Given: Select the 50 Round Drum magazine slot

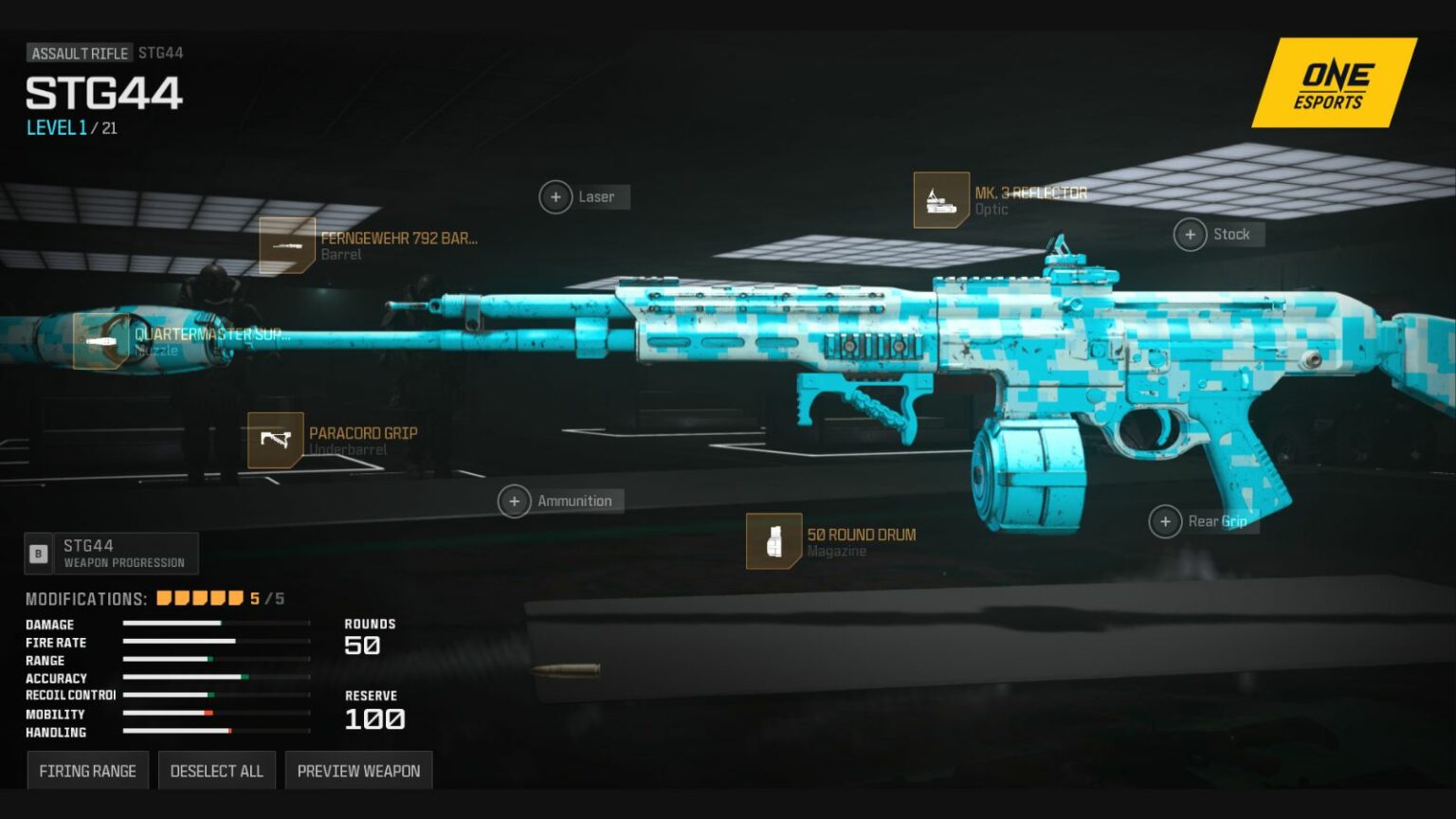Looking at the screenshot, I should click(x=774, y=541).
